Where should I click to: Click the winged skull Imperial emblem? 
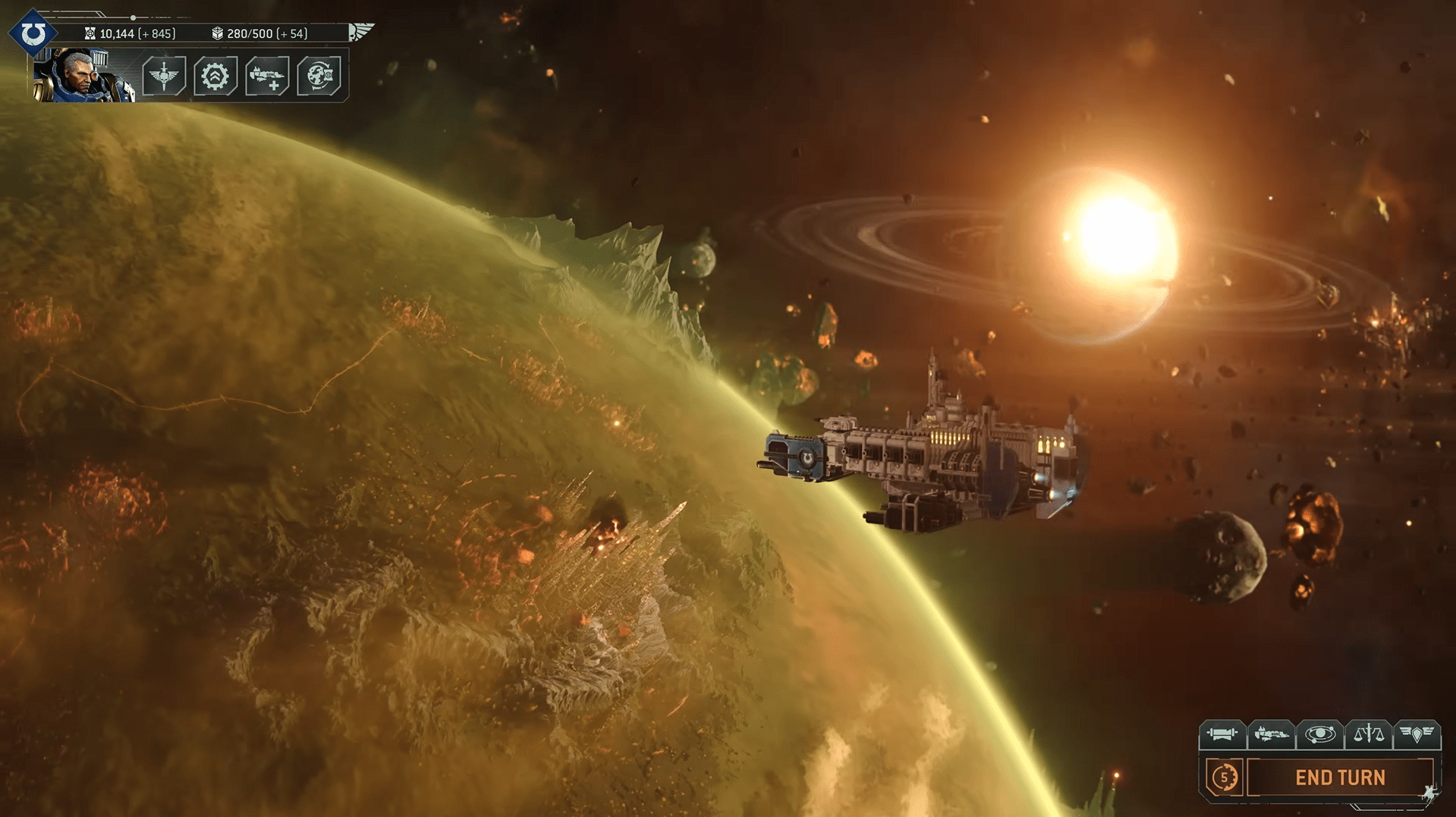361,32
